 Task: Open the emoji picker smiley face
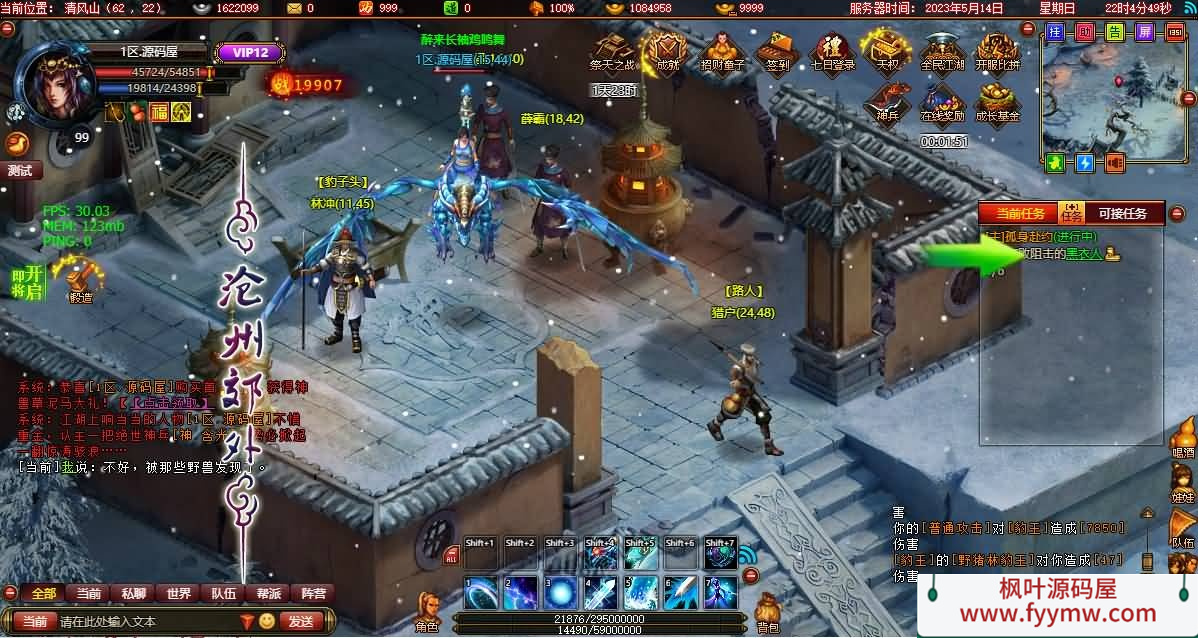[x=267, y=621]
